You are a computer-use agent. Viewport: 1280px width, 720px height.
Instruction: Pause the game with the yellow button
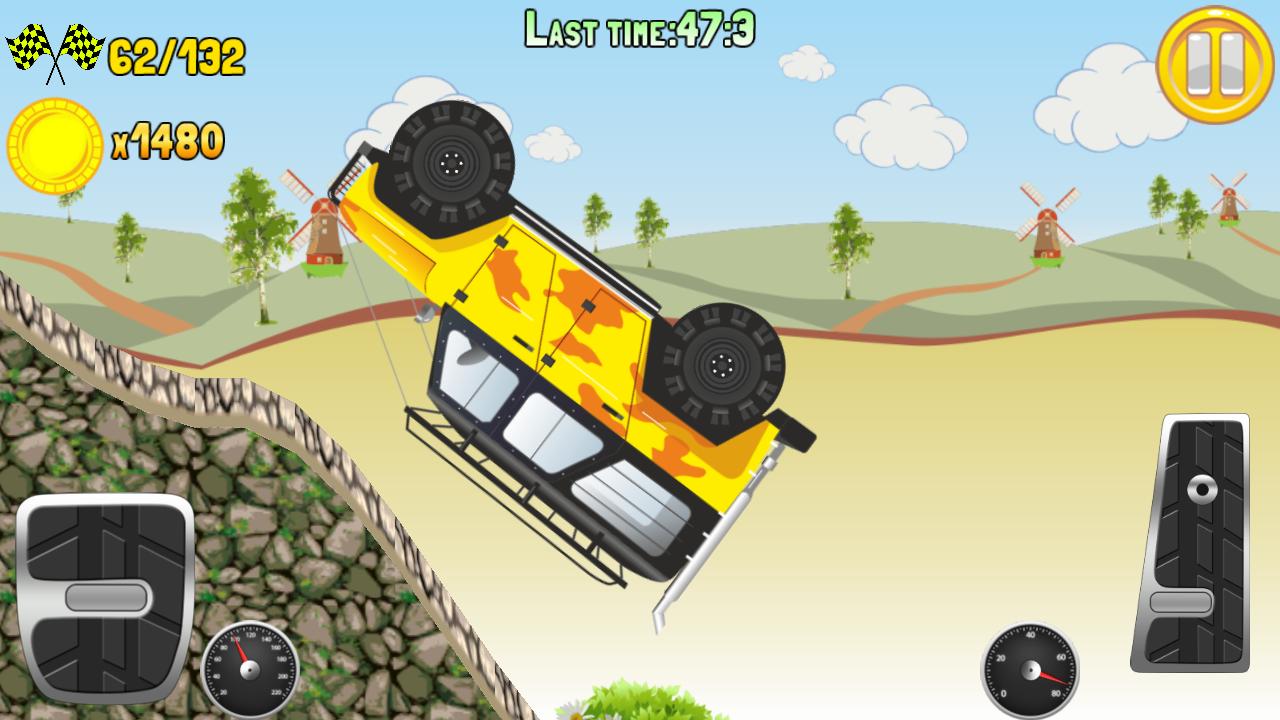pyautogui.click(x=1215, y=64)
